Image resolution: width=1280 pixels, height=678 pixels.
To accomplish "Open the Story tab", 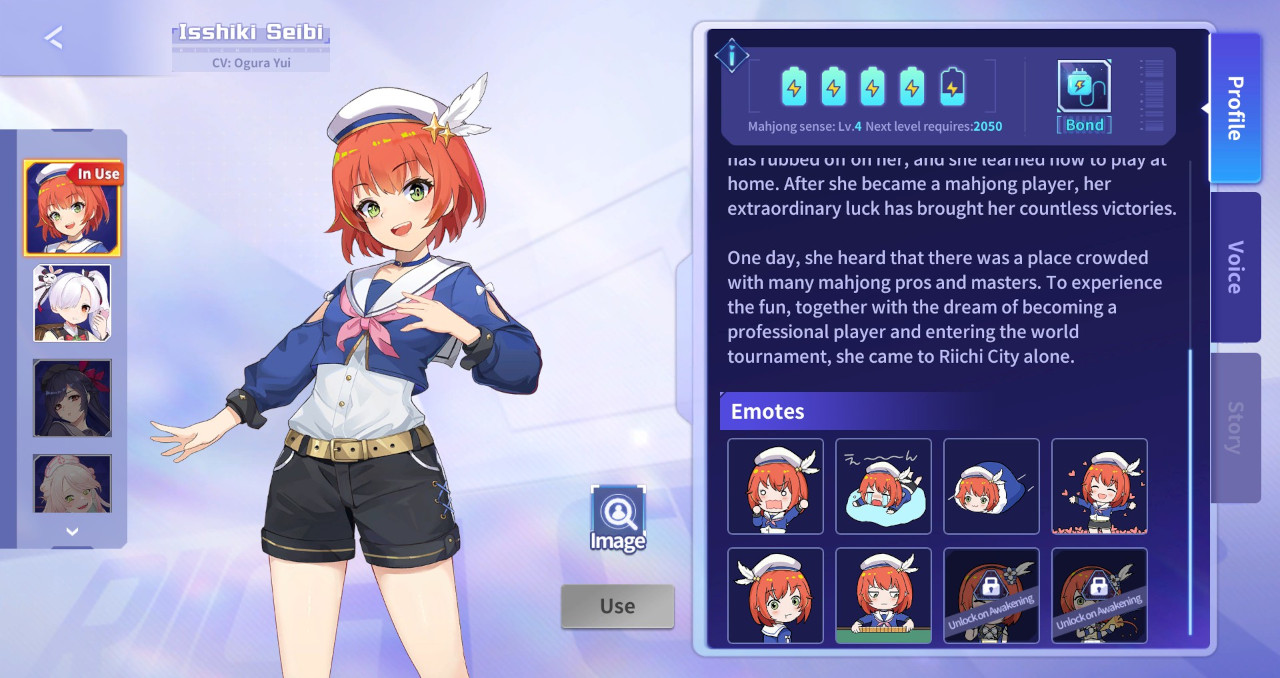I will [x=1235, y=427].
